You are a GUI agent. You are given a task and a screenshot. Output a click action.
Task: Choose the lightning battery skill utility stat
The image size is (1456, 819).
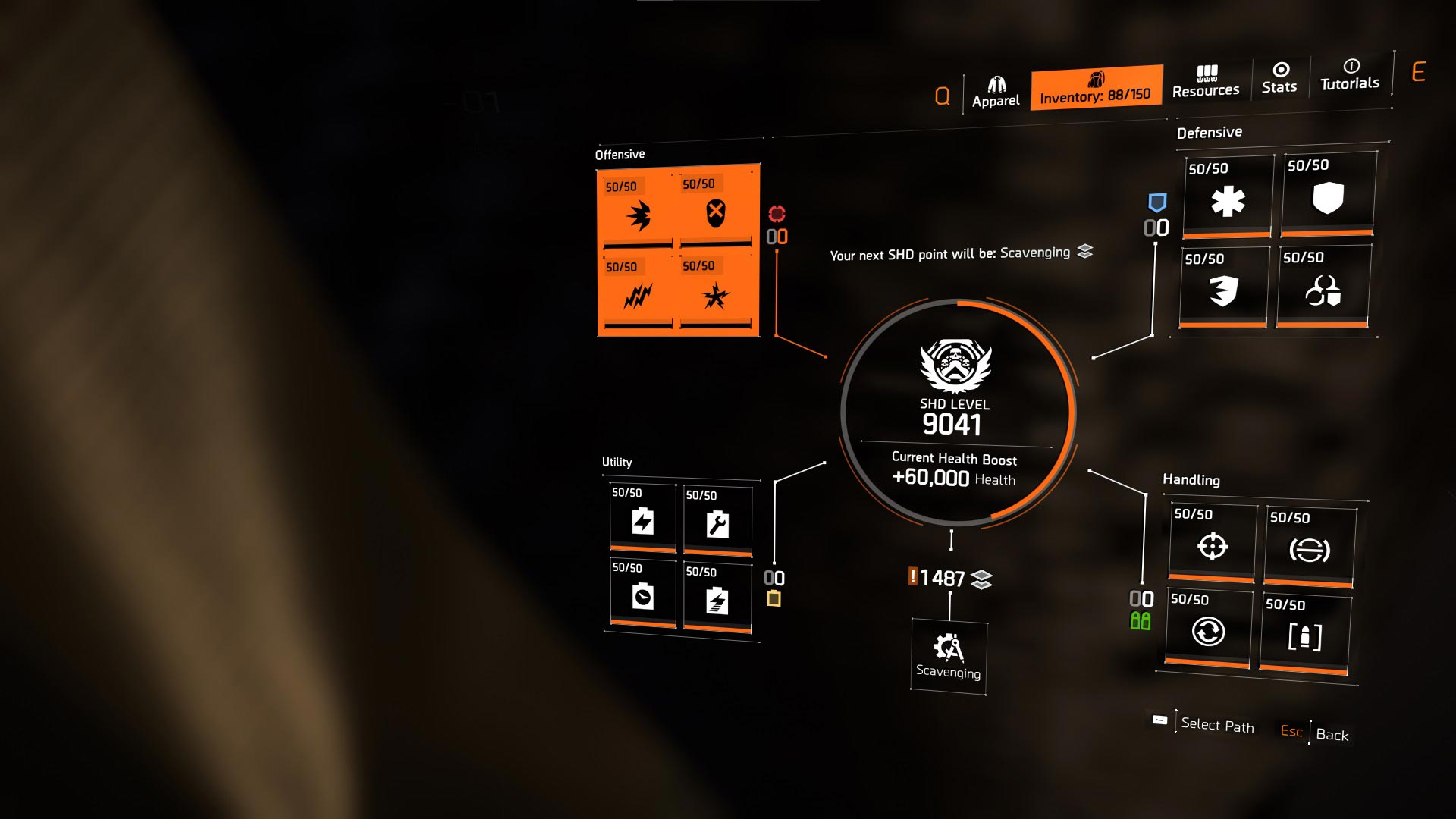click(x=642, y=520)
